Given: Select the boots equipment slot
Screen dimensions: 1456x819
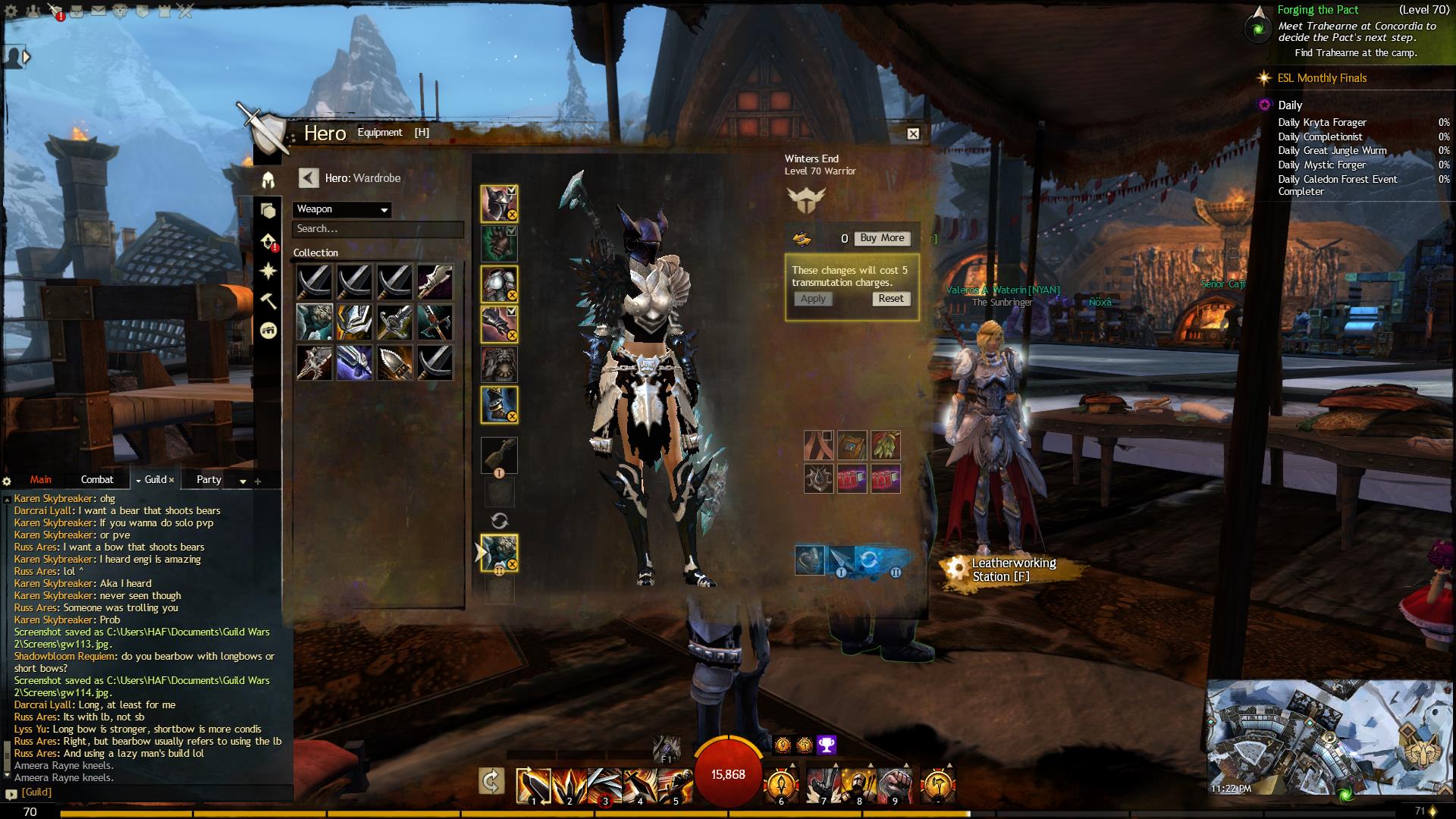Looking at the screenshot, I should pos(499,404).
